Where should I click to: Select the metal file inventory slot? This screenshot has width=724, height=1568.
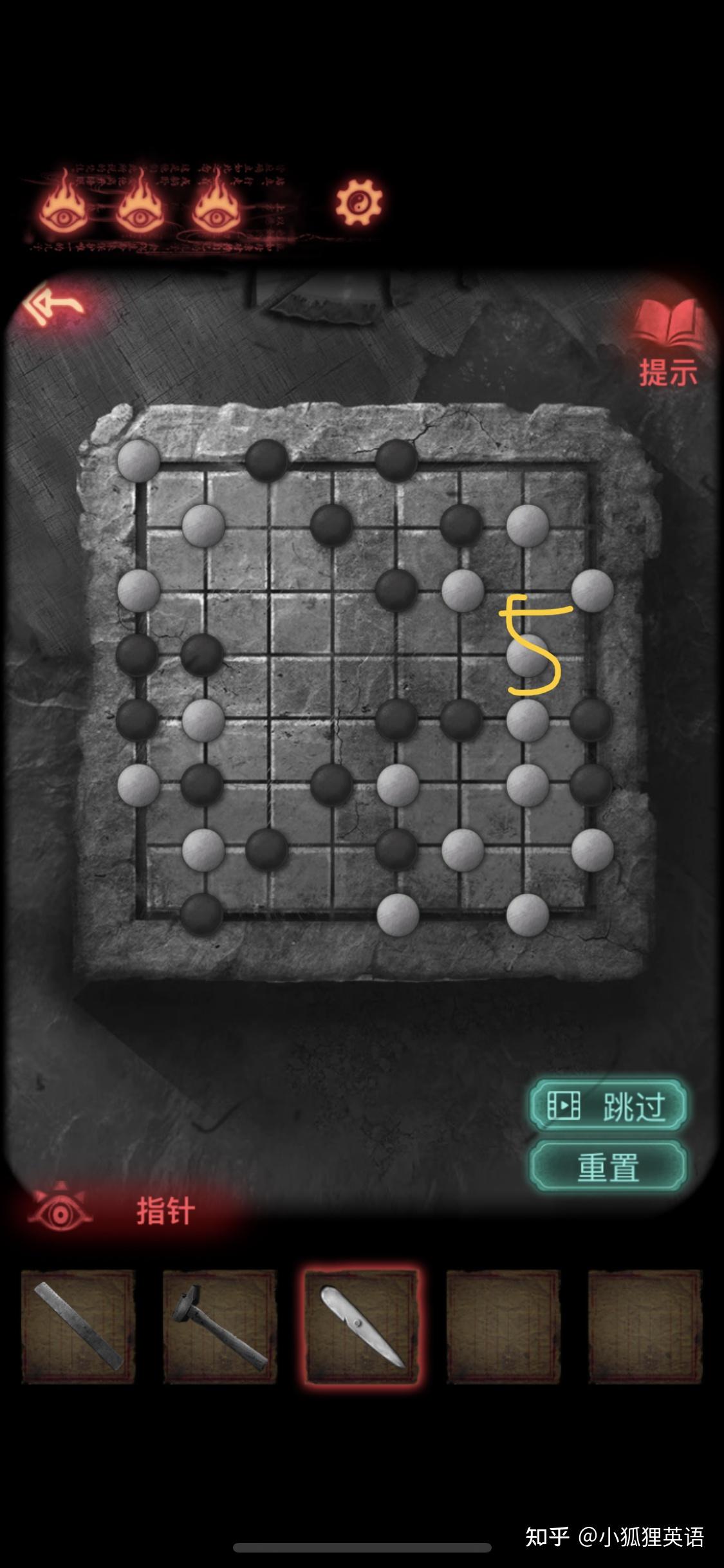pos(79,1326)
